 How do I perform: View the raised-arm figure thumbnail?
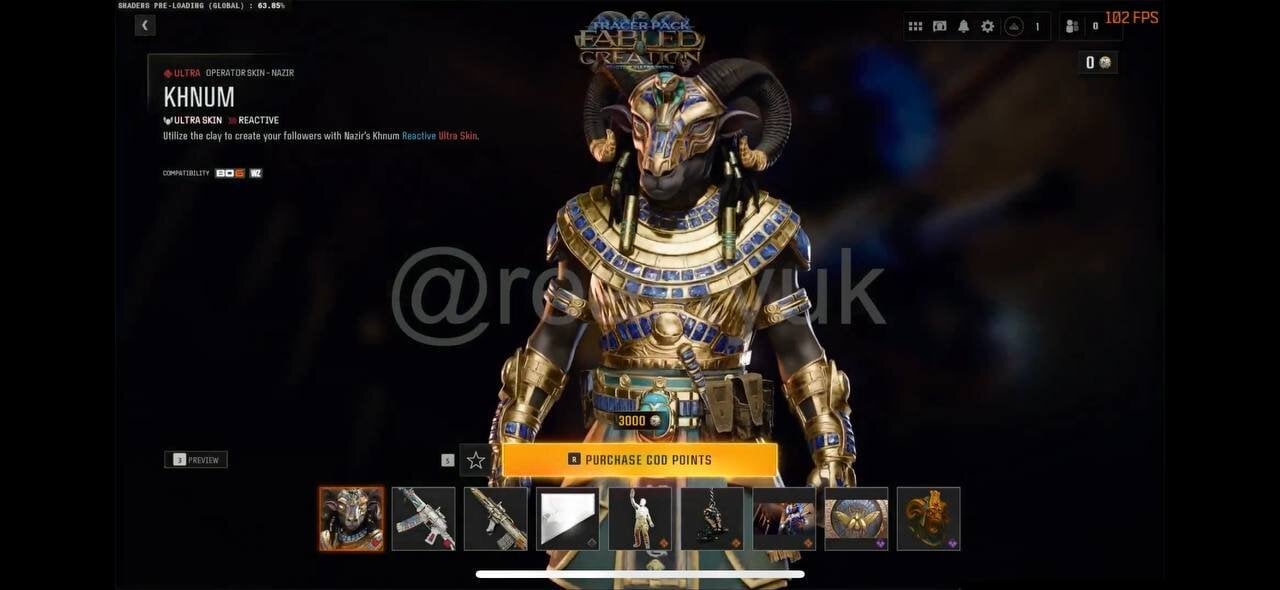click(x=640, y=519)
